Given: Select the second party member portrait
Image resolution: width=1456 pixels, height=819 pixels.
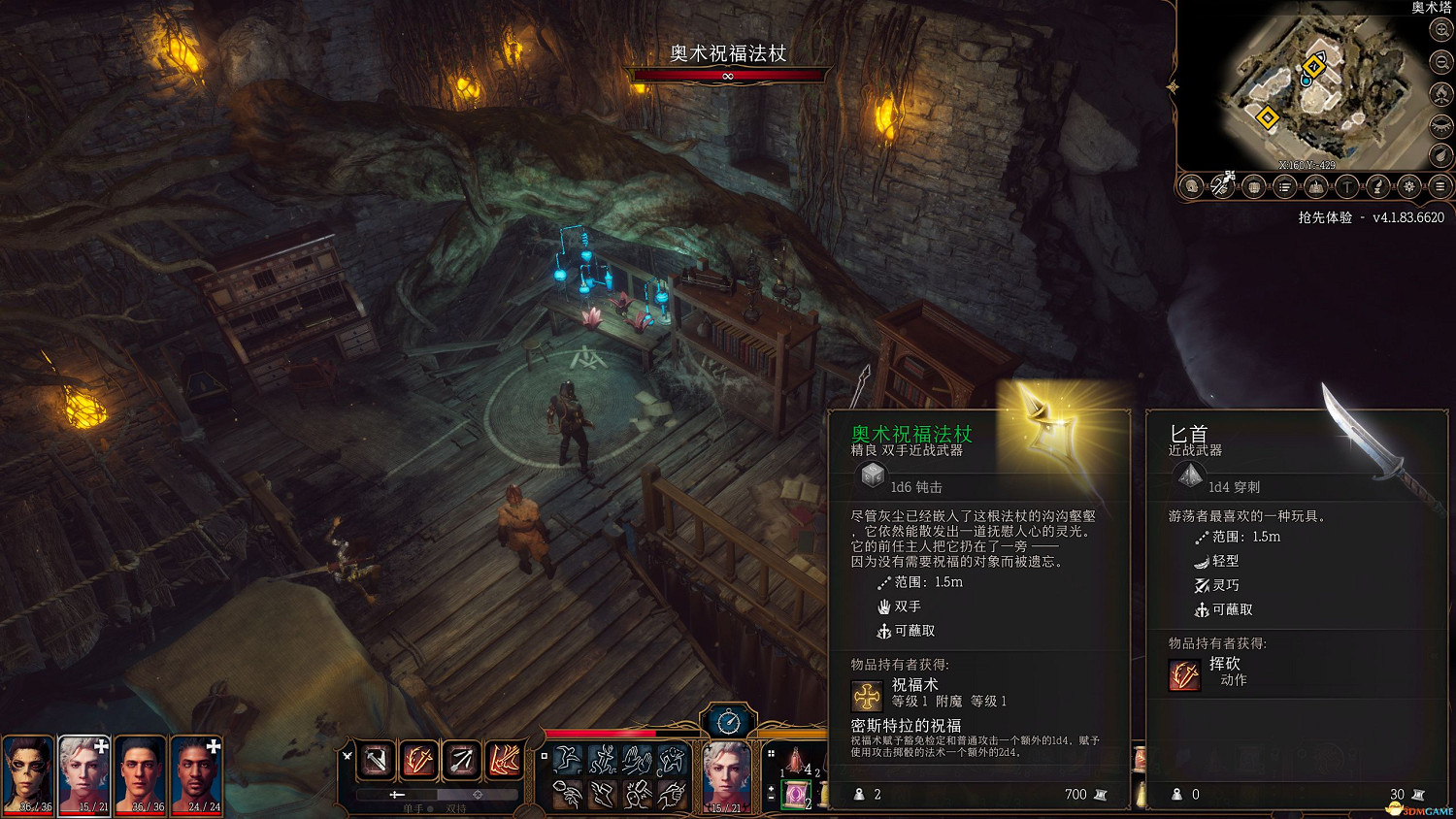Looking at the screenshot, I should (85, 771).
